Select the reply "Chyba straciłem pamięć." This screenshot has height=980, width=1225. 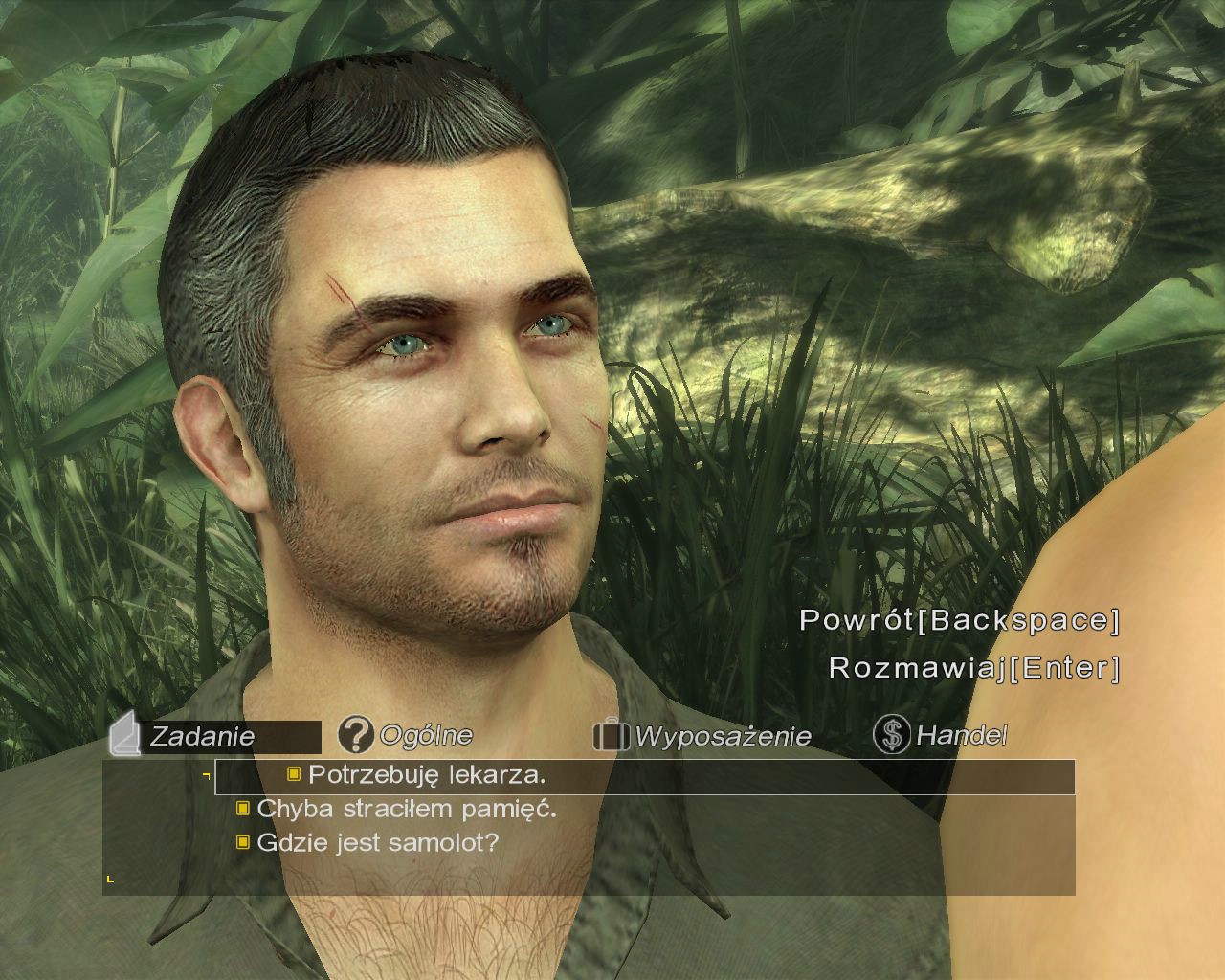[x=407, y=809]
